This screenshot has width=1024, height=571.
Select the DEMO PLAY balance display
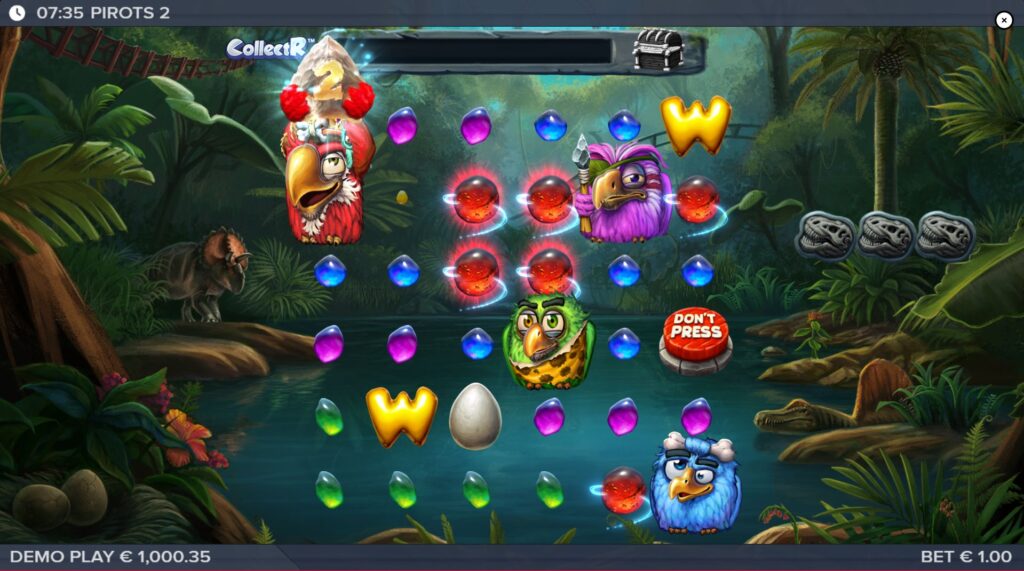point(110,557)
